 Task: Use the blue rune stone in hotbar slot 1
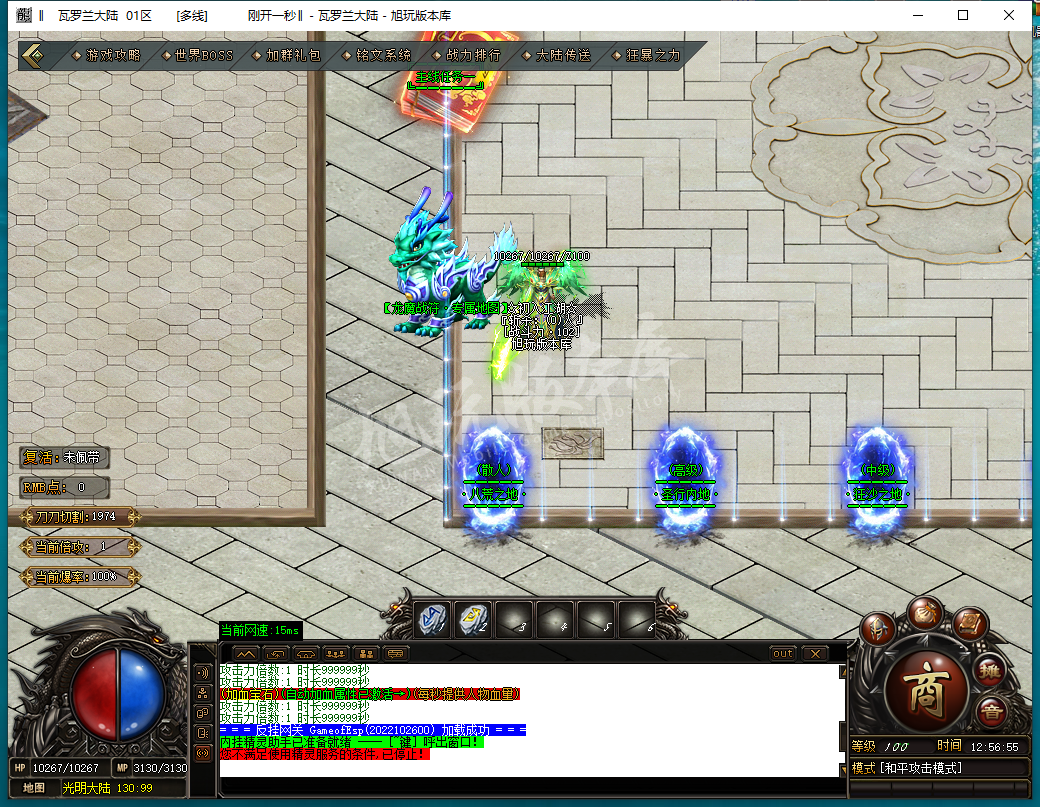tap(432, 620)
